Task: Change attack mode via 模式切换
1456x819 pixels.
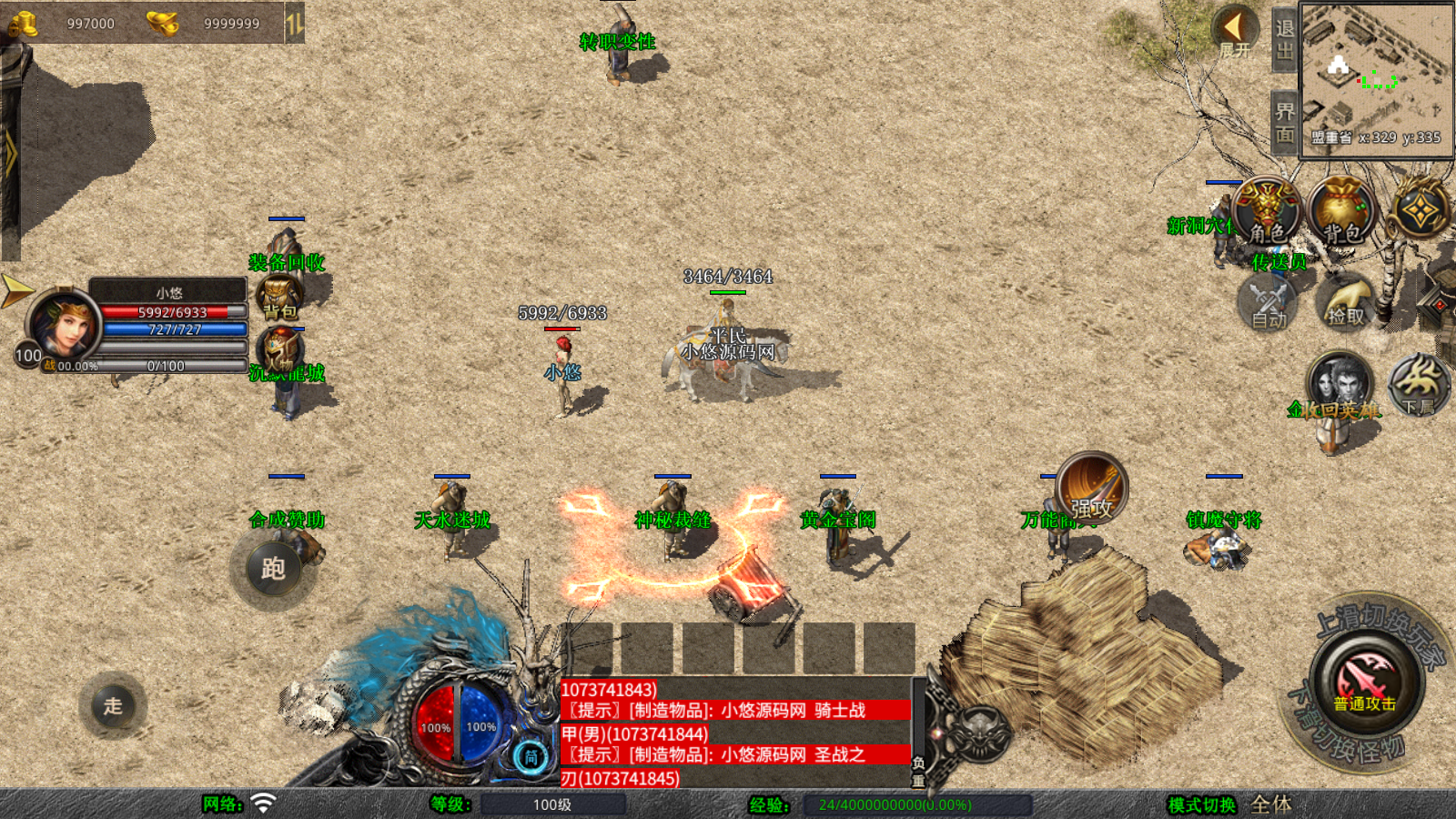Action: (x=1202, y=804)
